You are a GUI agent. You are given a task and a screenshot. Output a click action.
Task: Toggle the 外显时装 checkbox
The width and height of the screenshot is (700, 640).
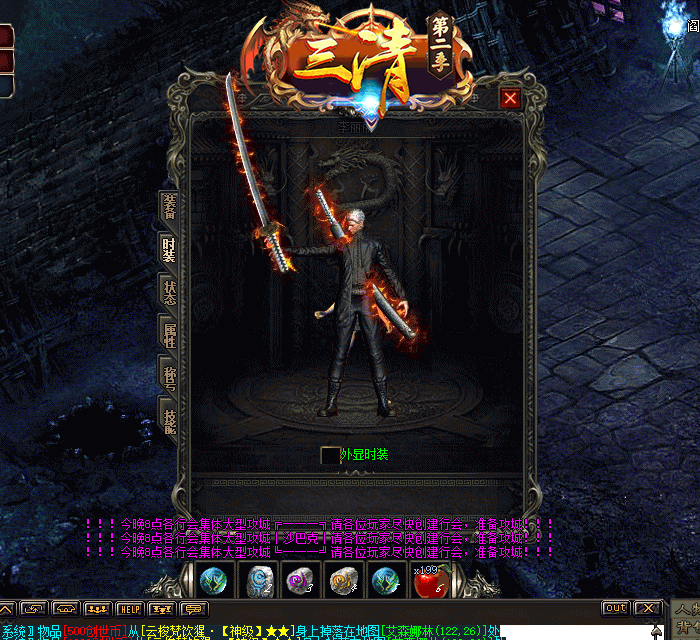coord(329,455)
